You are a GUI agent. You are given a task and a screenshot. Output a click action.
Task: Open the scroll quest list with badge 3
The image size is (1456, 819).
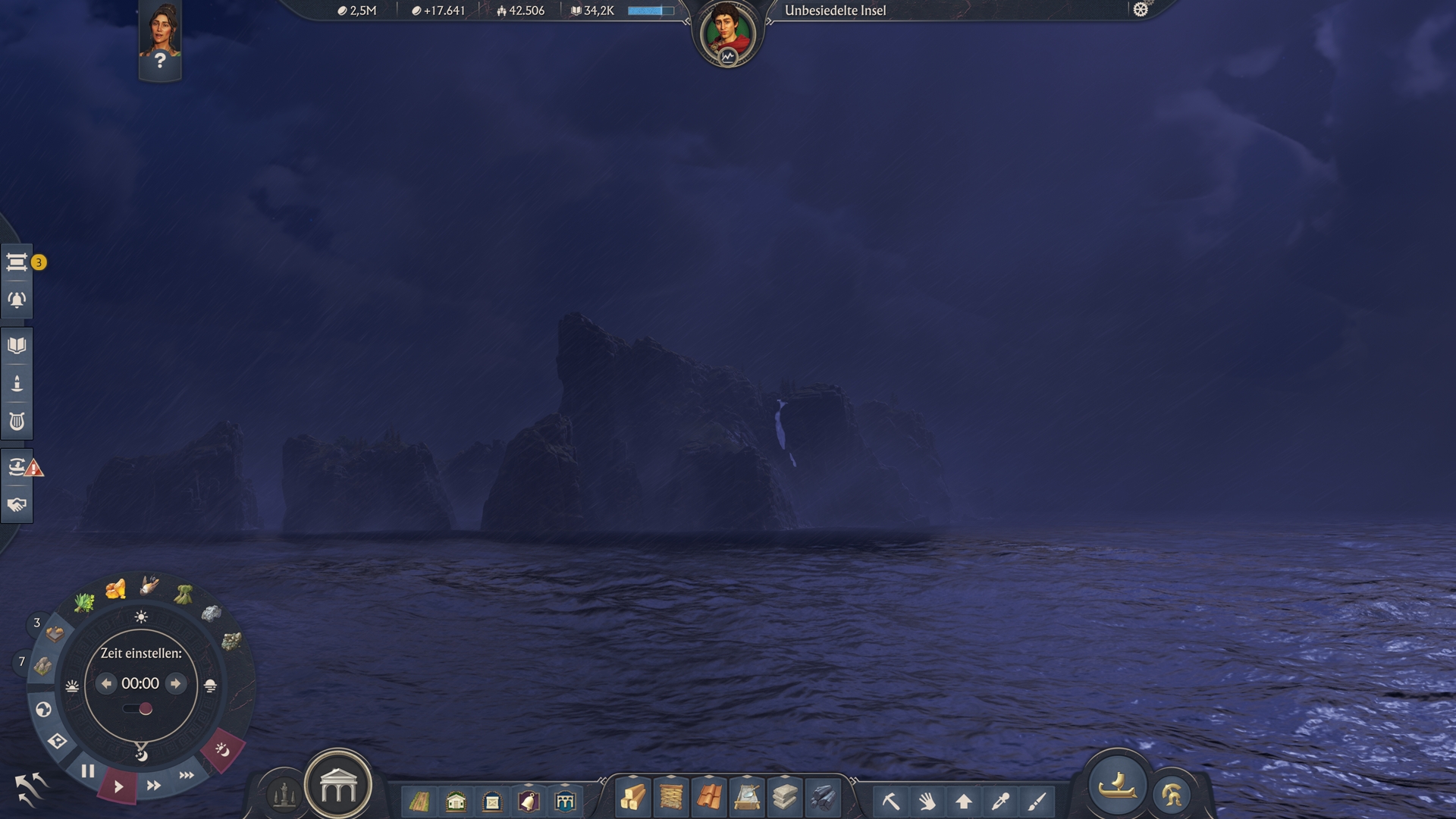click(17, 262)
